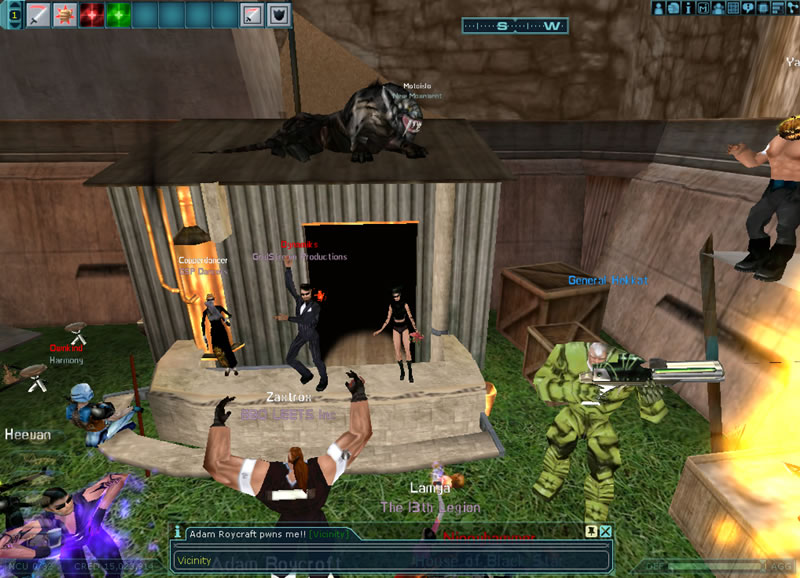Use the punching fist ability
The width and height of the screenshot is (800, 578).
pyautogui.click(x=65, y=15)
